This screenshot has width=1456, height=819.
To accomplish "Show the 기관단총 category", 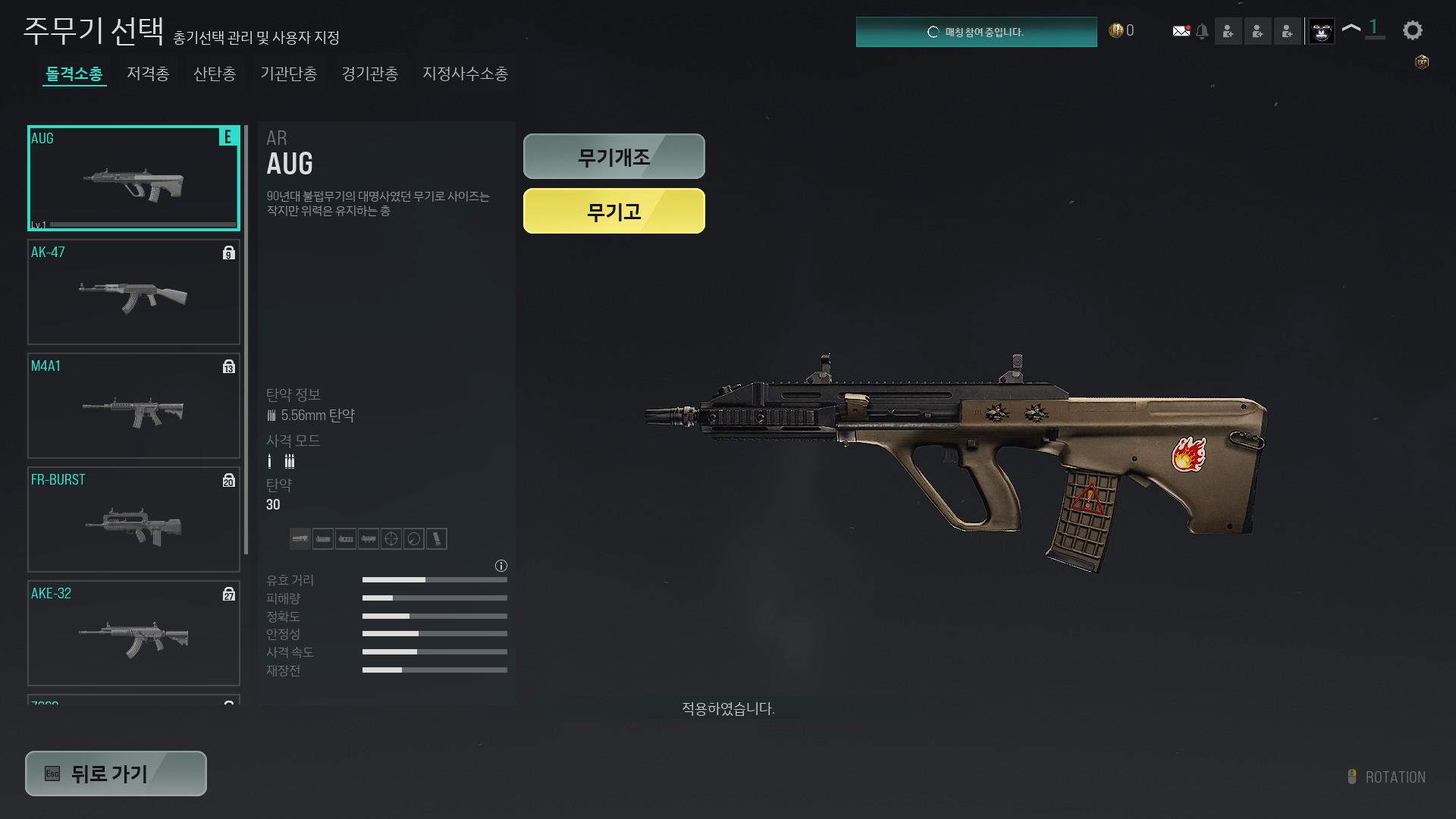I will [x=288, y=74].
